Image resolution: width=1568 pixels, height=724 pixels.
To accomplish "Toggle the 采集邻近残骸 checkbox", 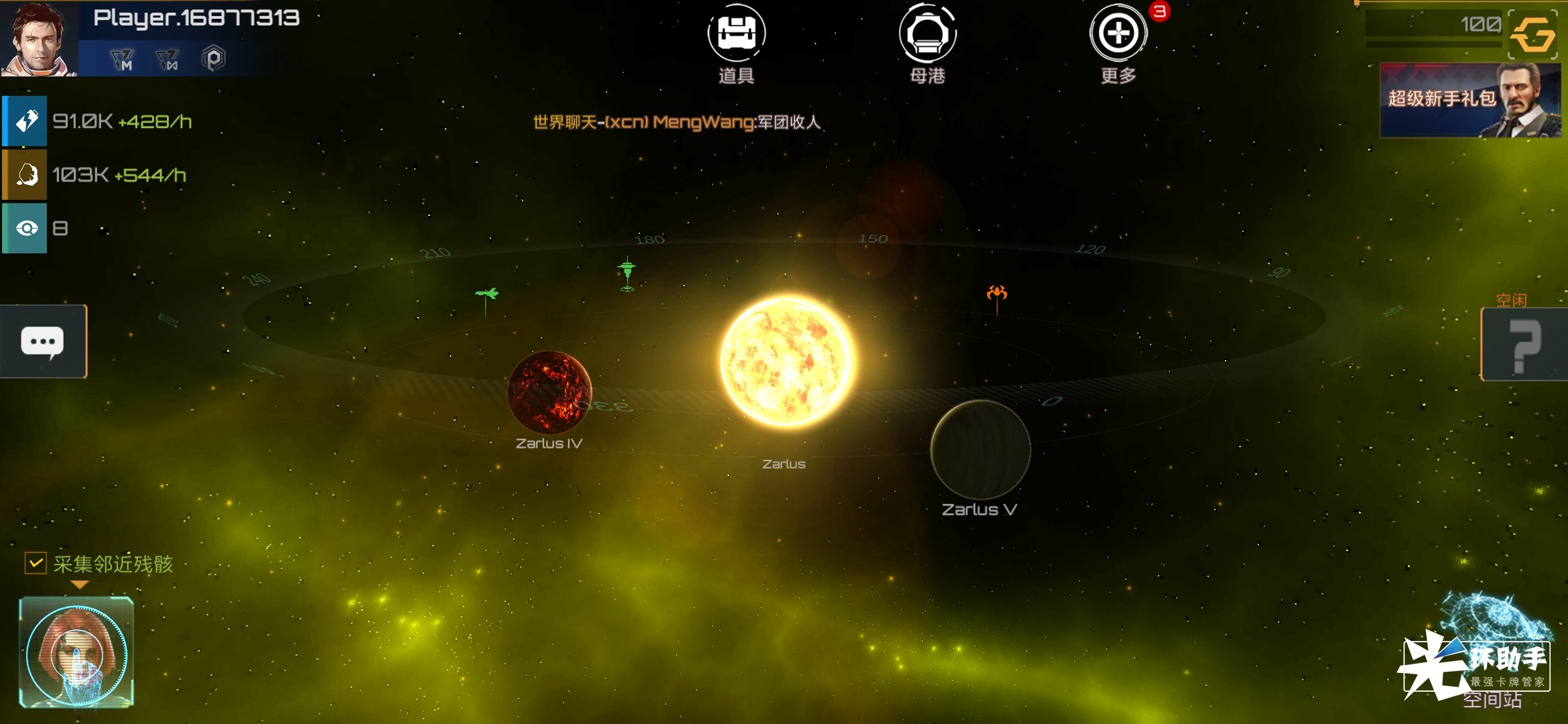I will (36, 563).
